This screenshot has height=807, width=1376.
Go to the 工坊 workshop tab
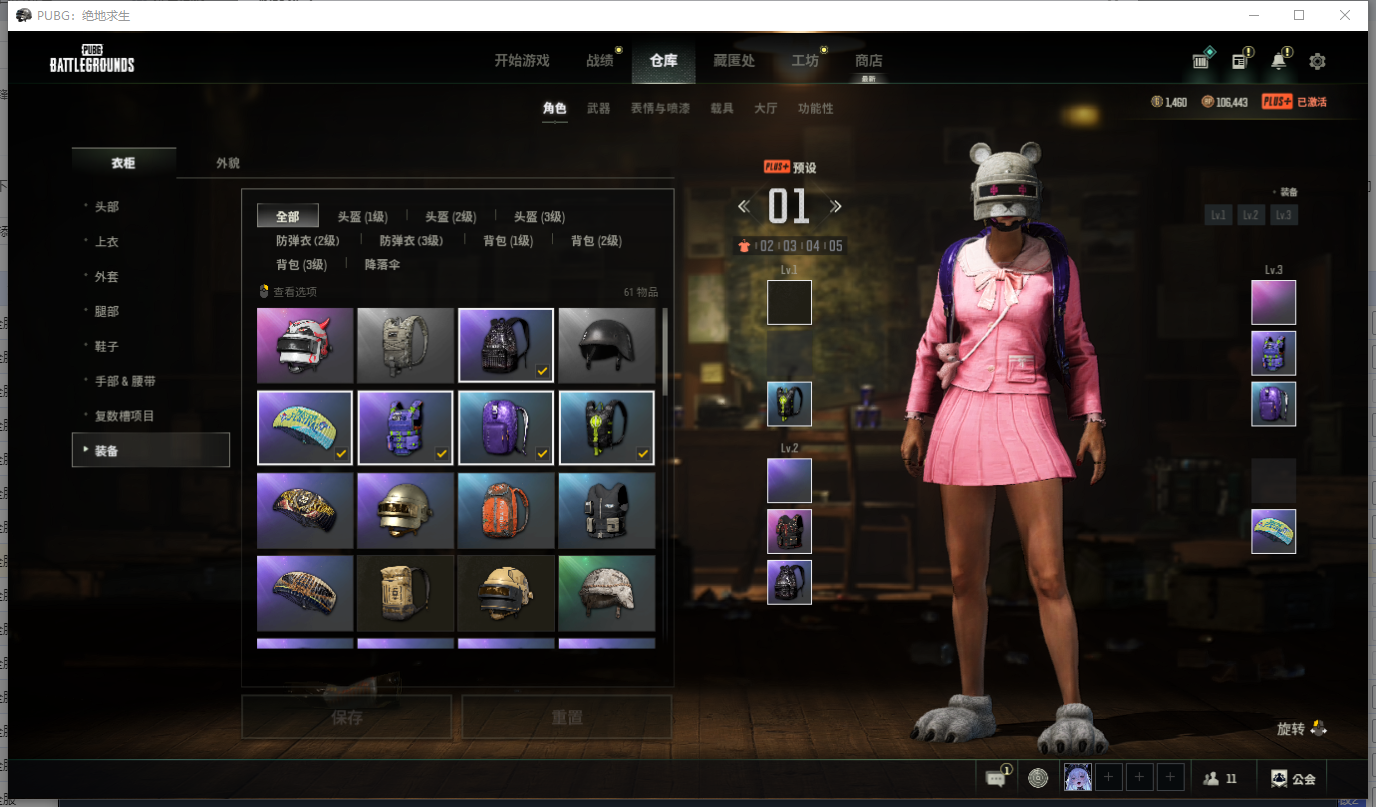(x=805, y=61)
